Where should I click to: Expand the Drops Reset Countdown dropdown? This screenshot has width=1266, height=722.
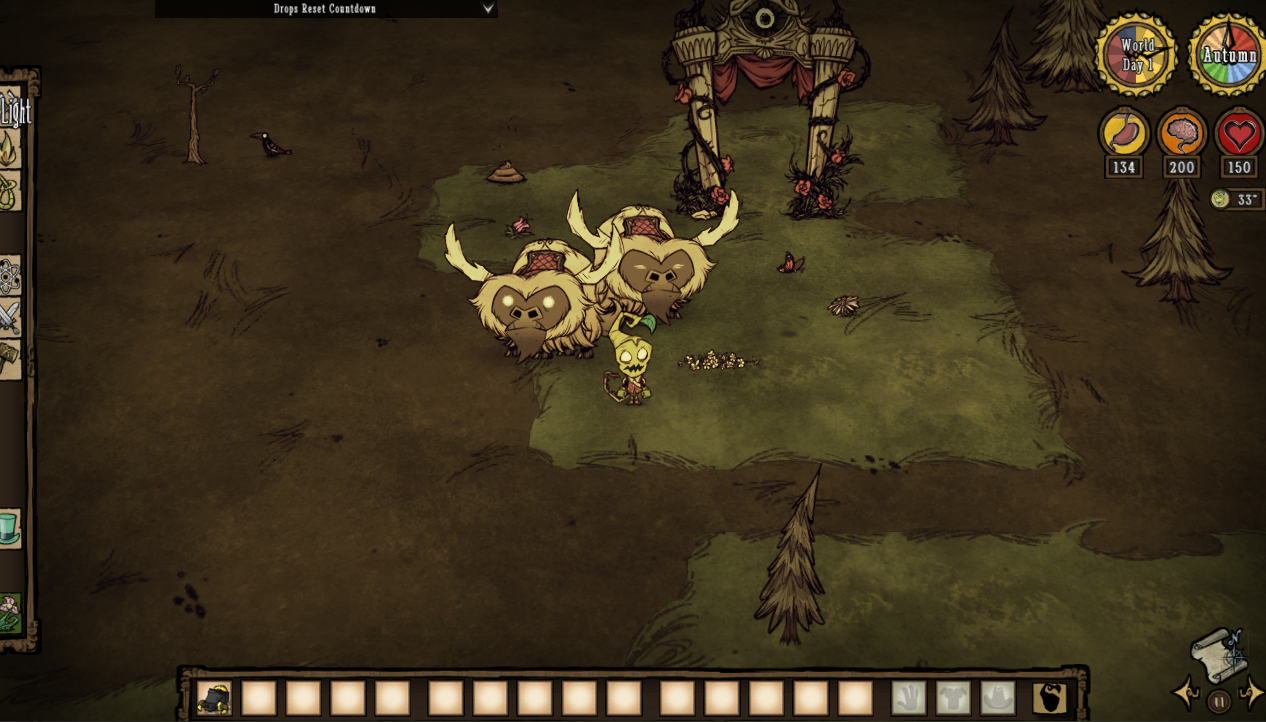488,9
